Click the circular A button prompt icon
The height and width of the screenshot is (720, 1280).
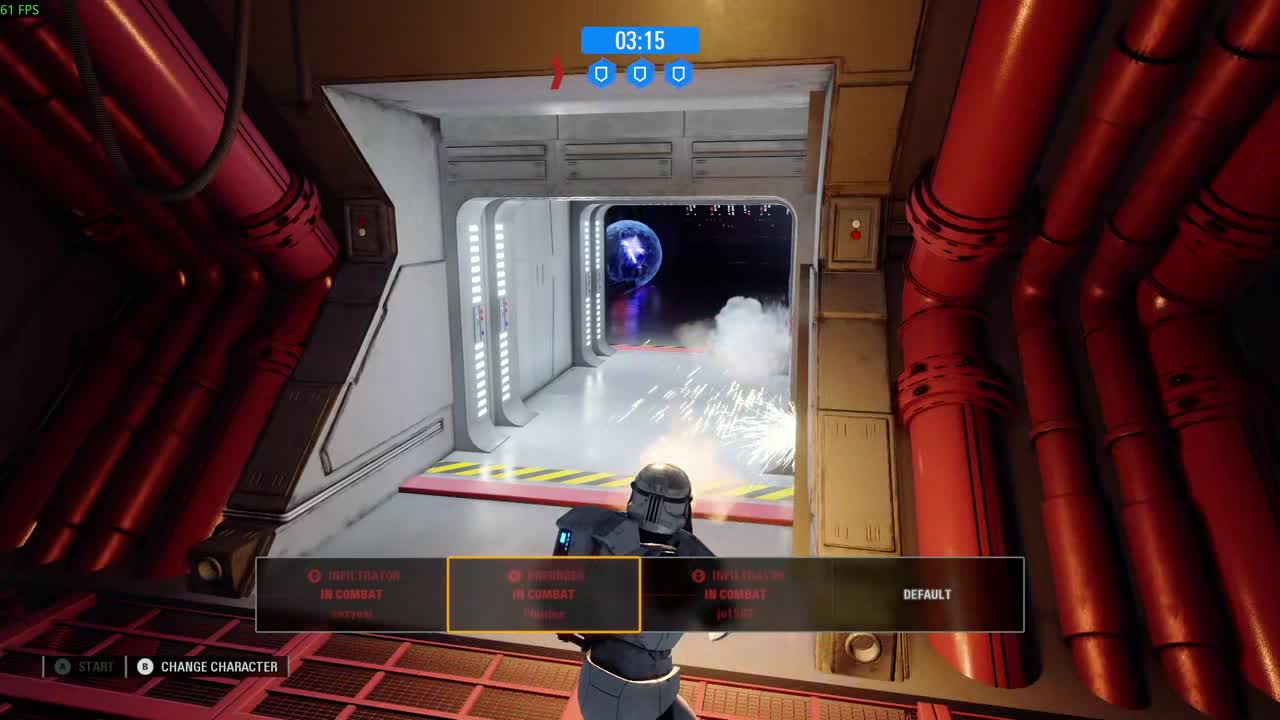tap(62, 666)
